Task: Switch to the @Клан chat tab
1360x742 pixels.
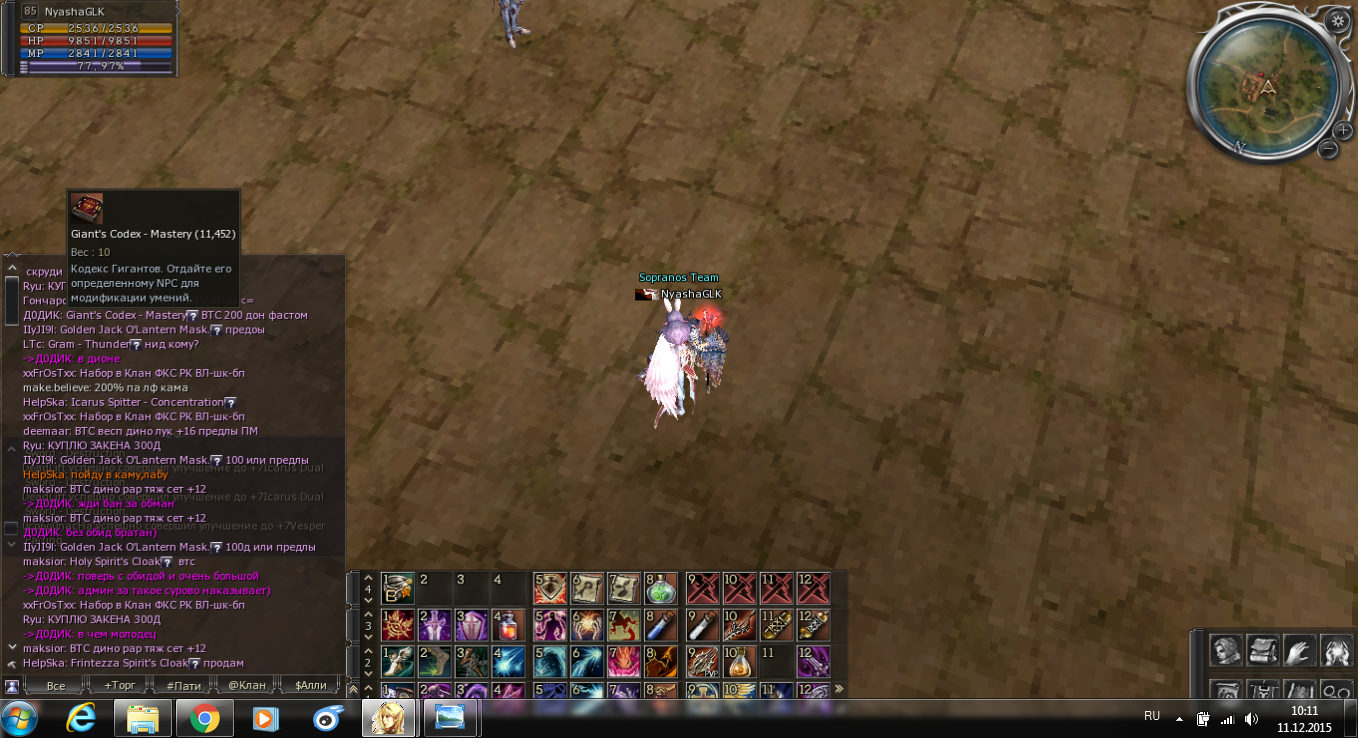Action: pos(249,686)
